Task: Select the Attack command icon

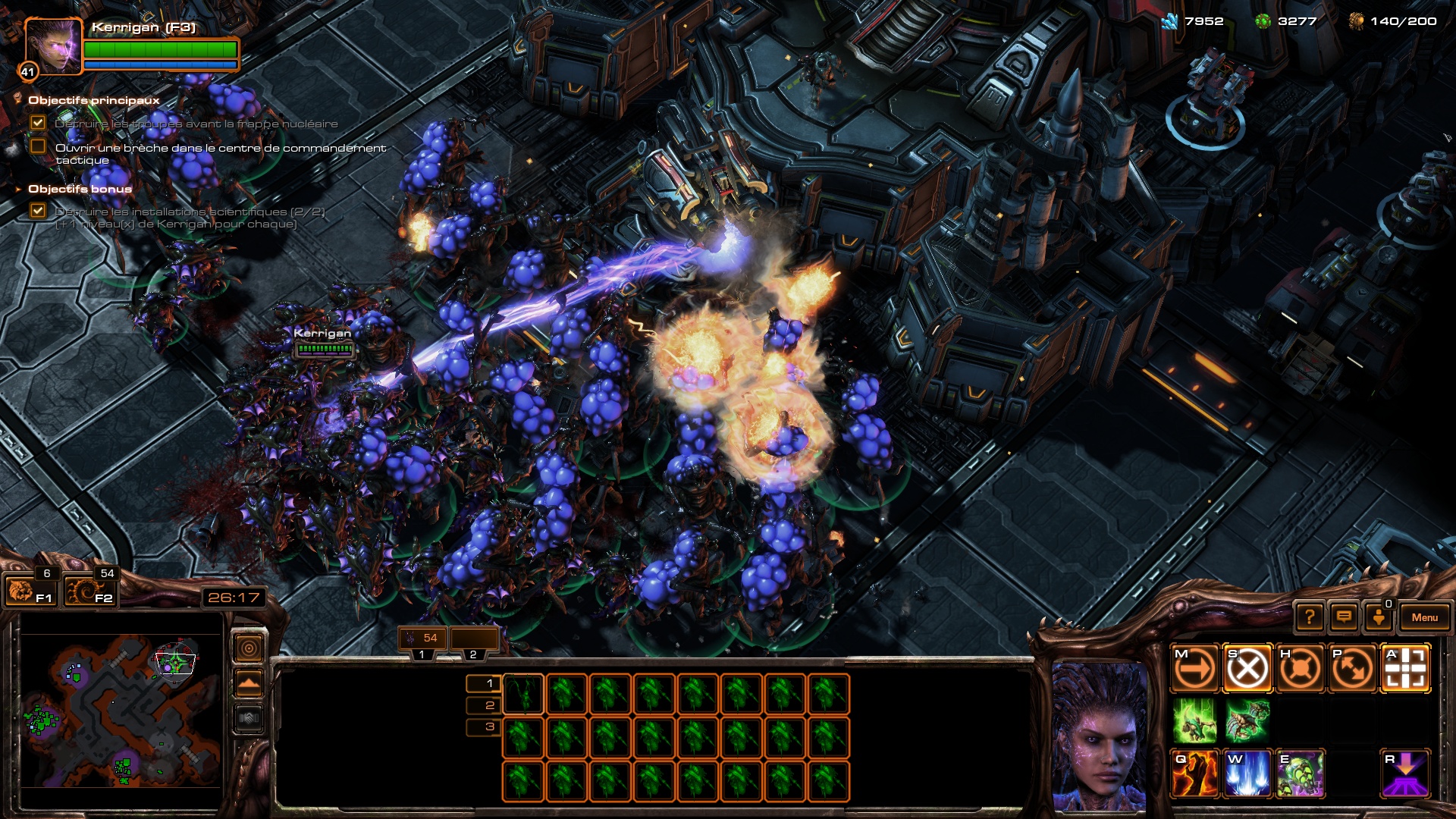Action: coord(1405,669)
